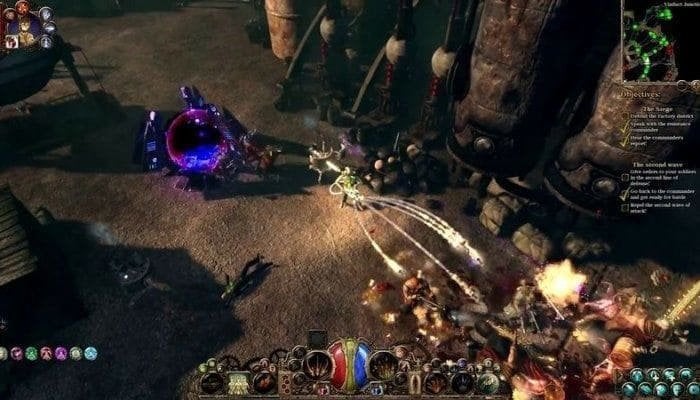Screen dimensions: 700x400
Task: Activate the left-of-health-orb claw skill
Action: tap(318, 366)
